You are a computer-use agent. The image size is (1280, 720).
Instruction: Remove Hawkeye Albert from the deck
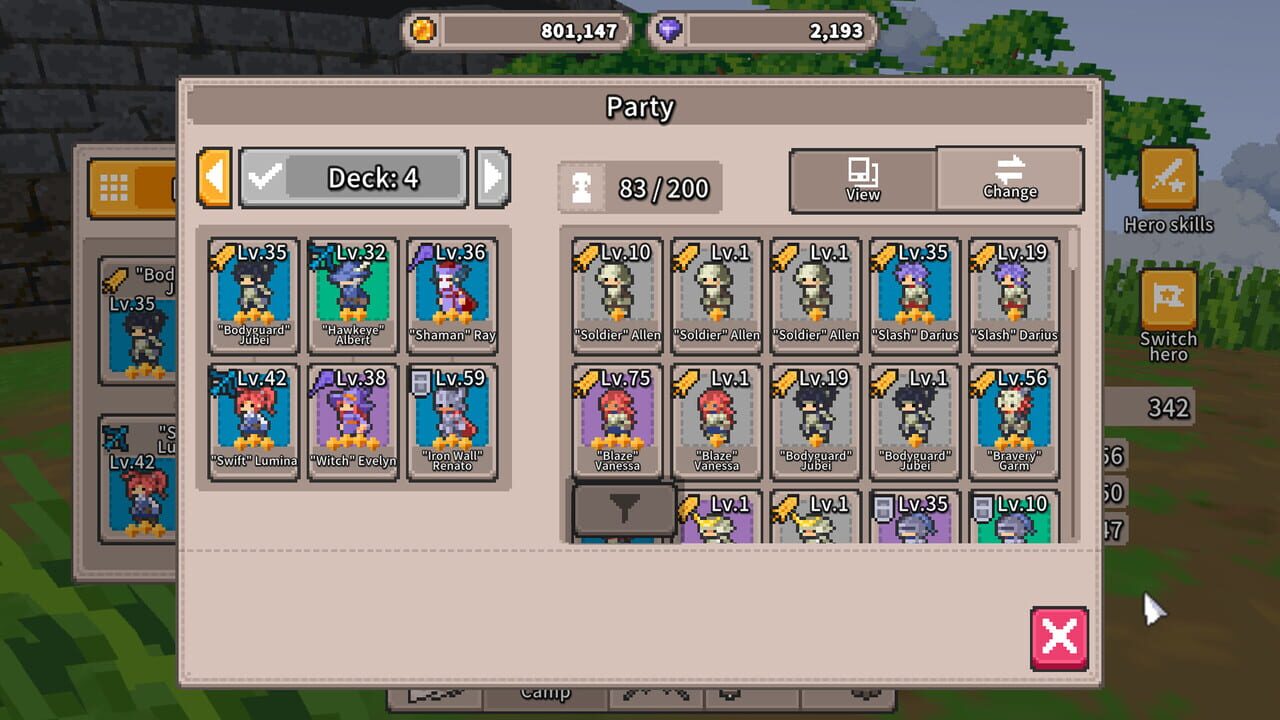click(x=353, y=294)
